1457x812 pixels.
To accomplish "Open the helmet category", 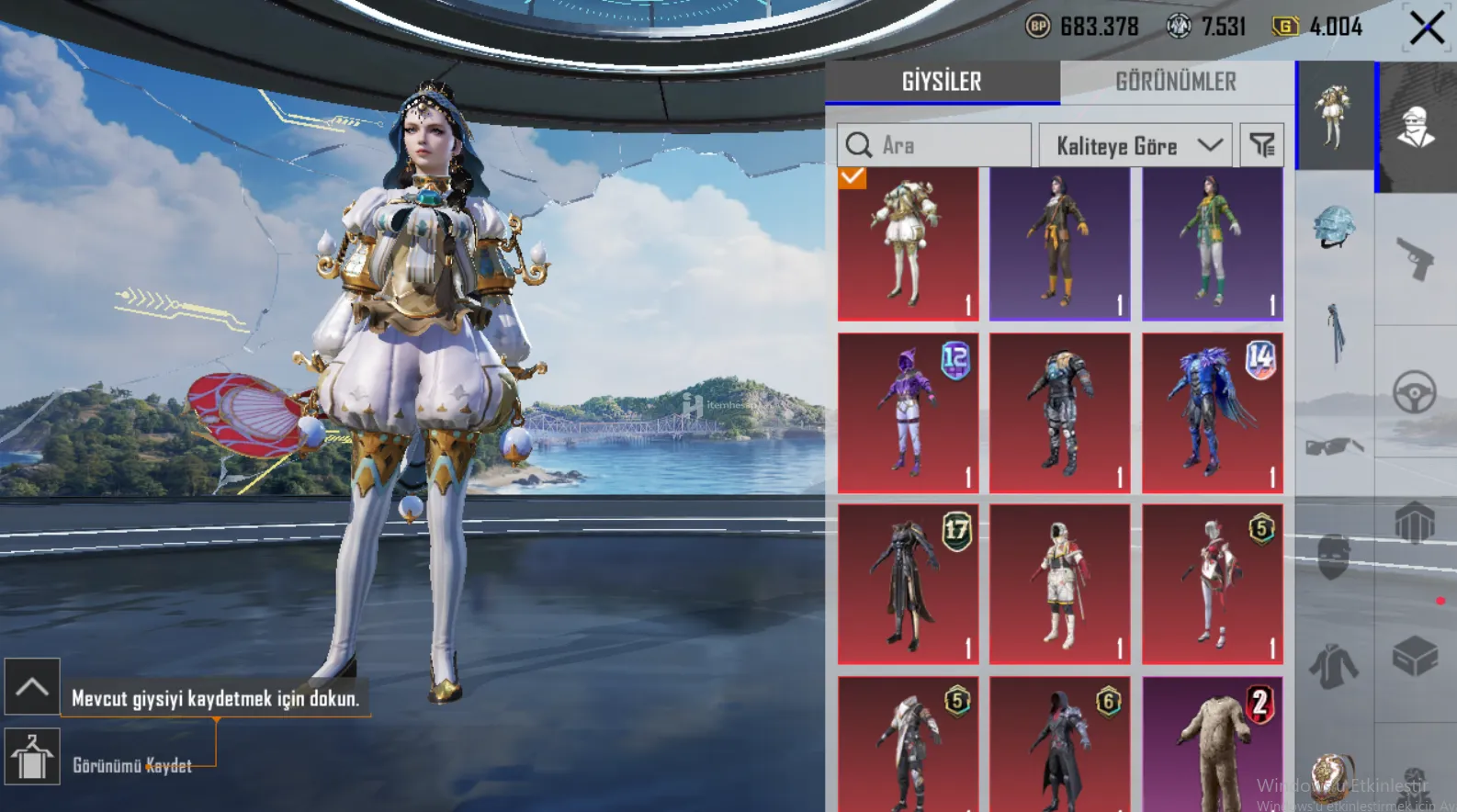I will click(x=1335, y=228).
